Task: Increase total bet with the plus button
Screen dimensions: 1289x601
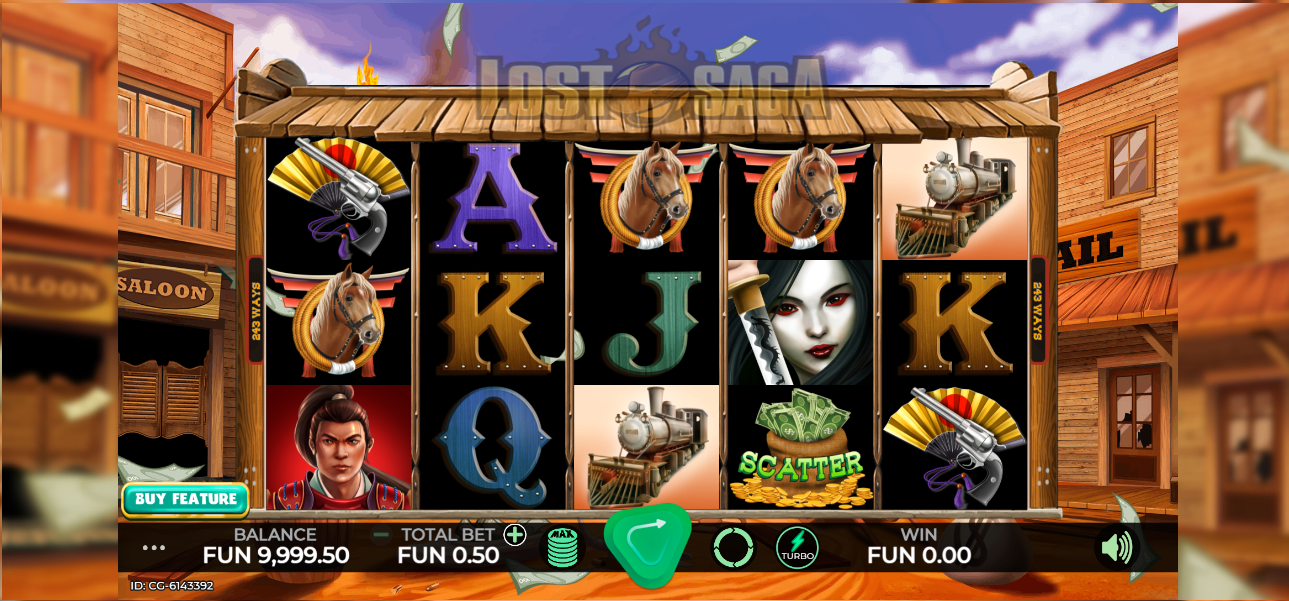Action: click(x=515, y=535)
